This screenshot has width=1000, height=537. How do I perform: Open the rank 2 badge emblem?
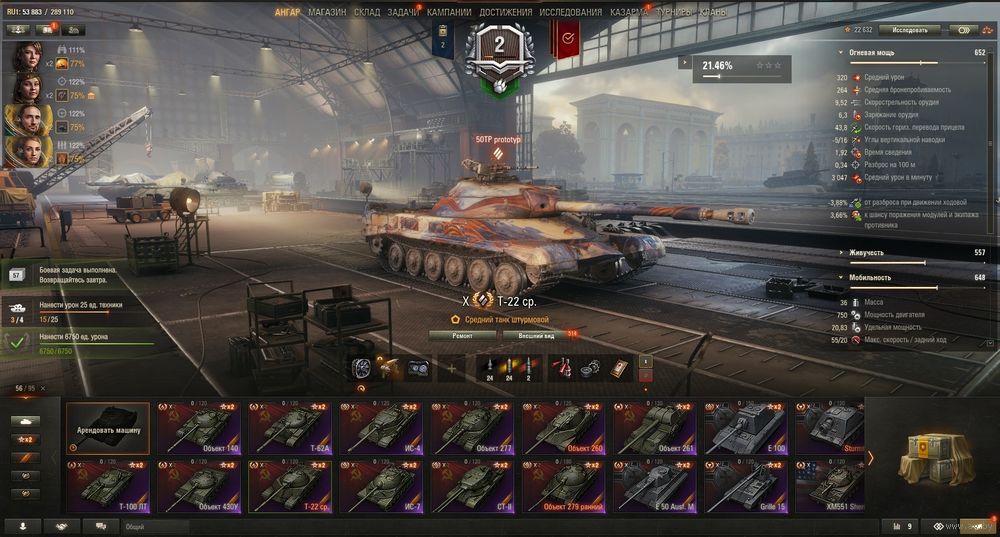[x=499, y=50]
